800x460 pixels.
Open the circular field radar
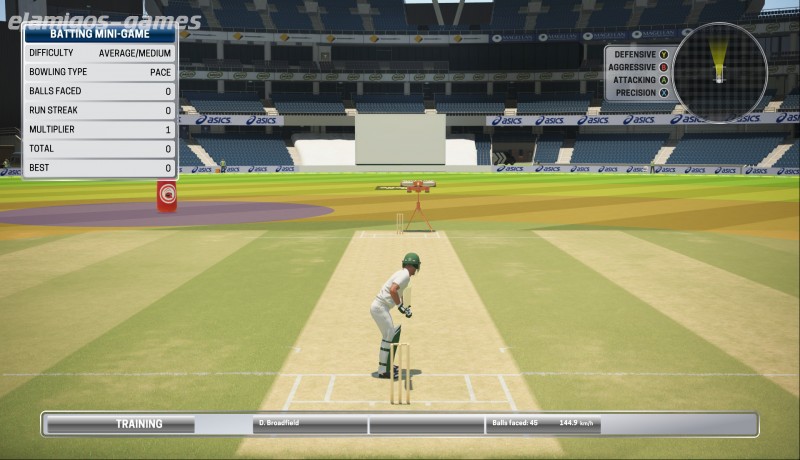coord(719,71)
